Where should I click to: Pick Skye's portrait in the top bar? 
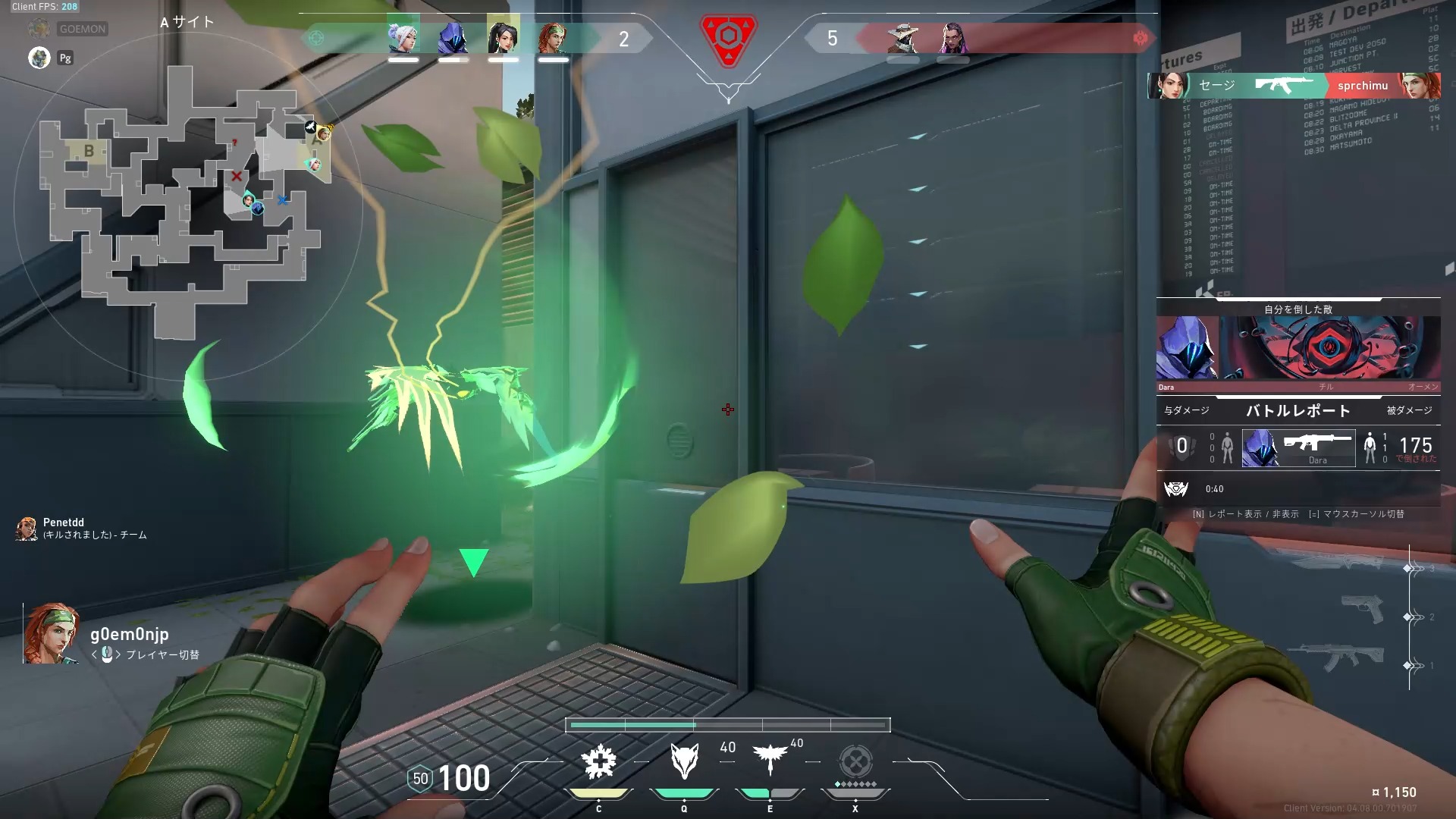[x=553, y=38]
